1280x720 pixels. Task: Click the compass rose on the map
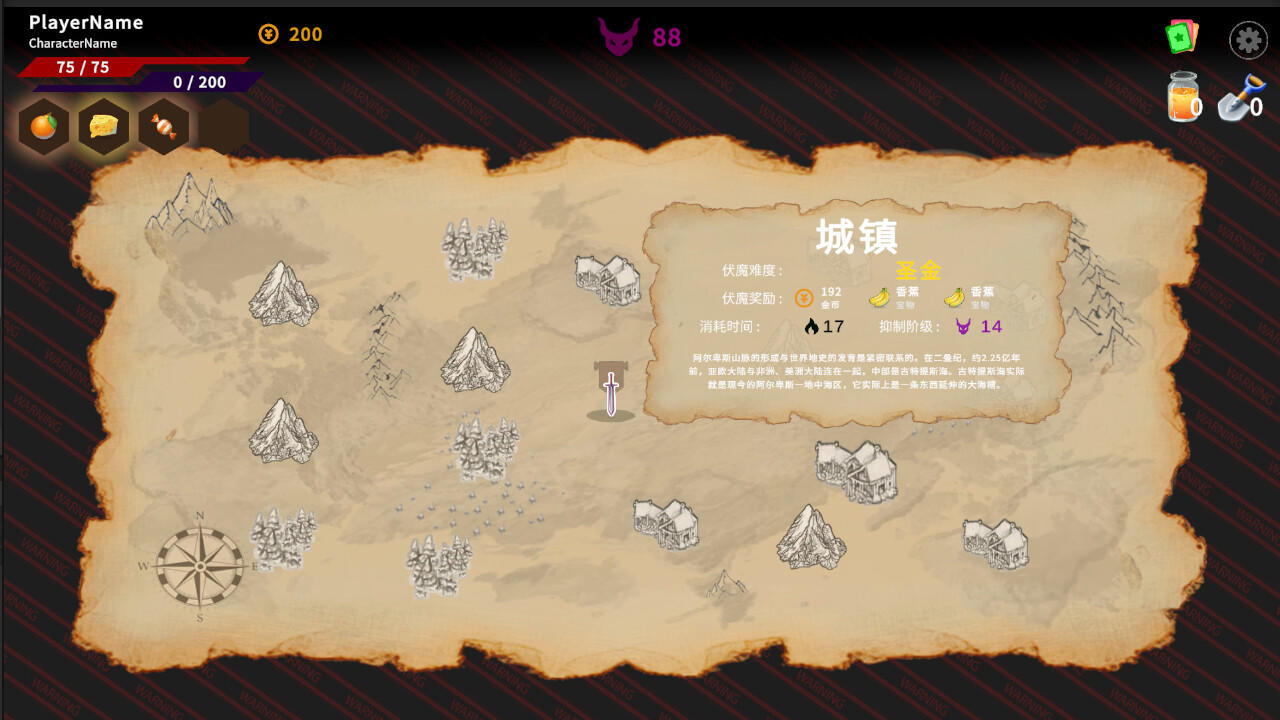click(202, 567)
